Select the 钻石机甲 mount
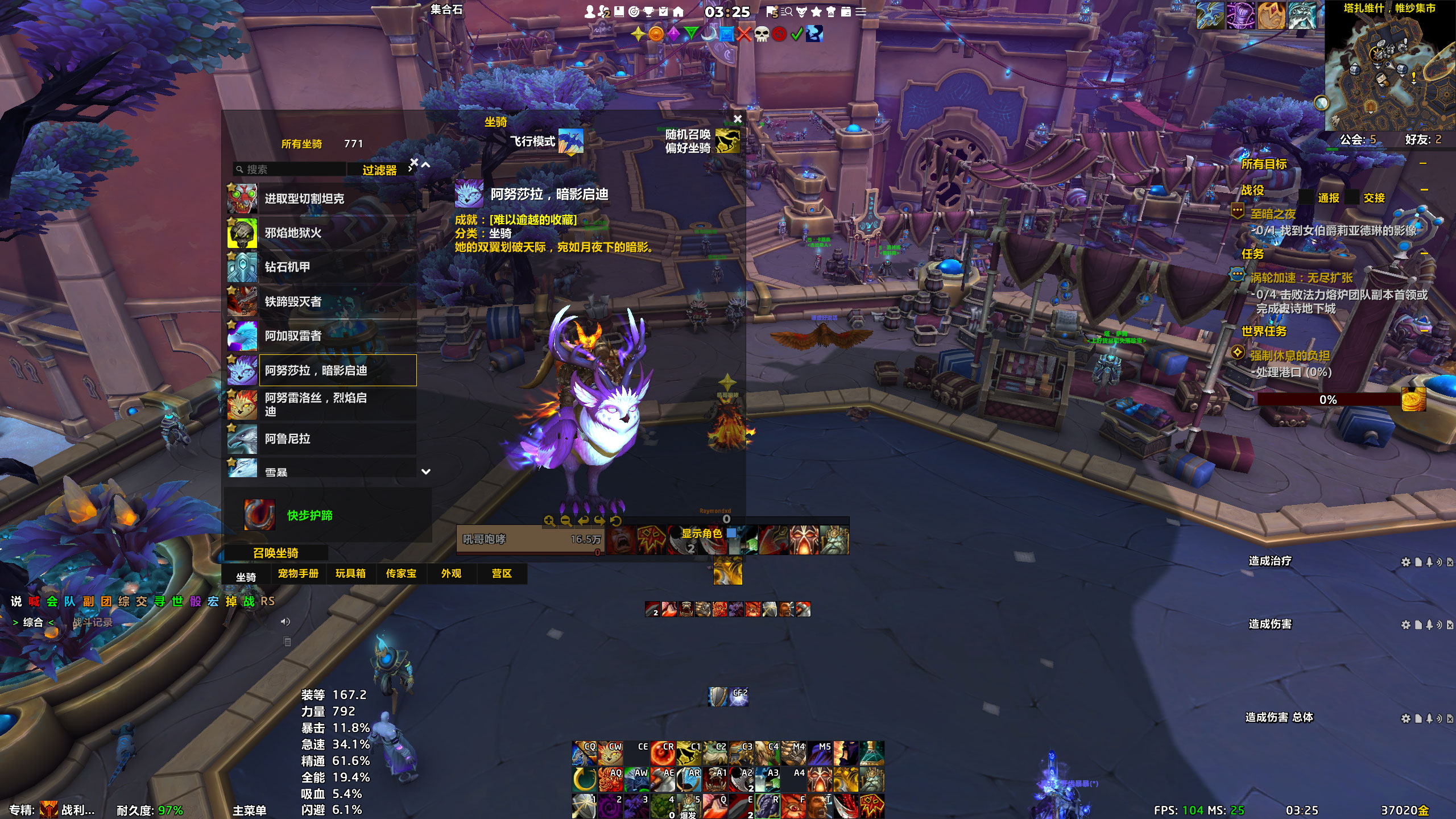The image size is (1456, 819). [x=321, y=267]
